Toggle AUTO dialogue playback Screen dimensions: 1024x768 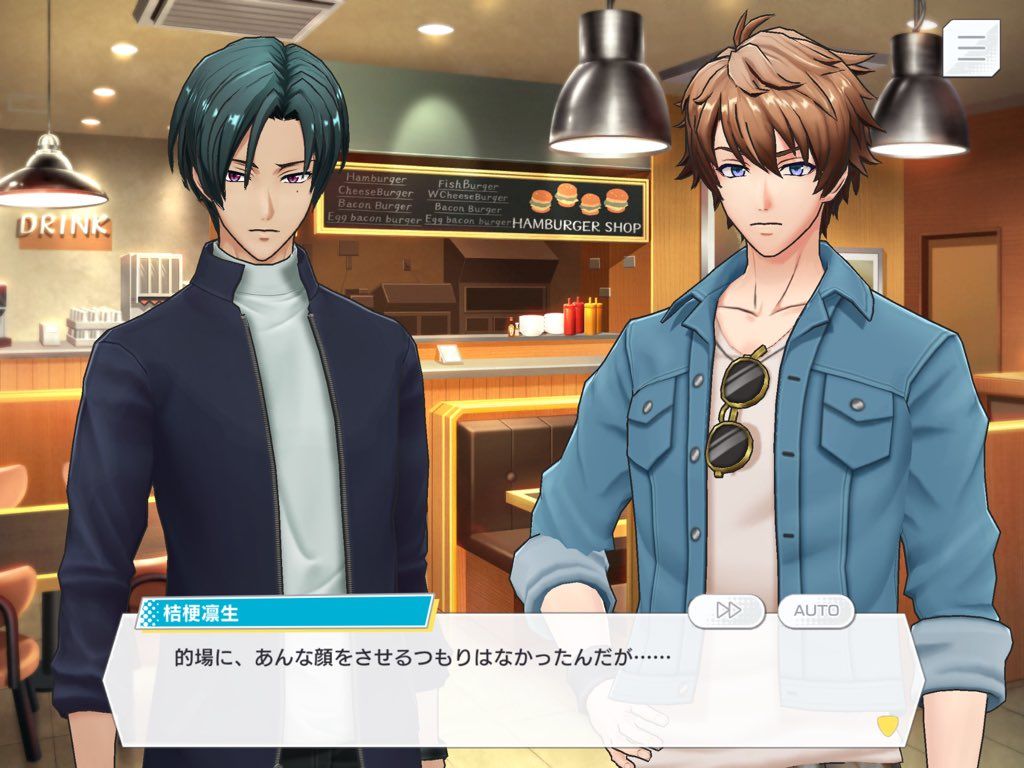click(816, 610)
